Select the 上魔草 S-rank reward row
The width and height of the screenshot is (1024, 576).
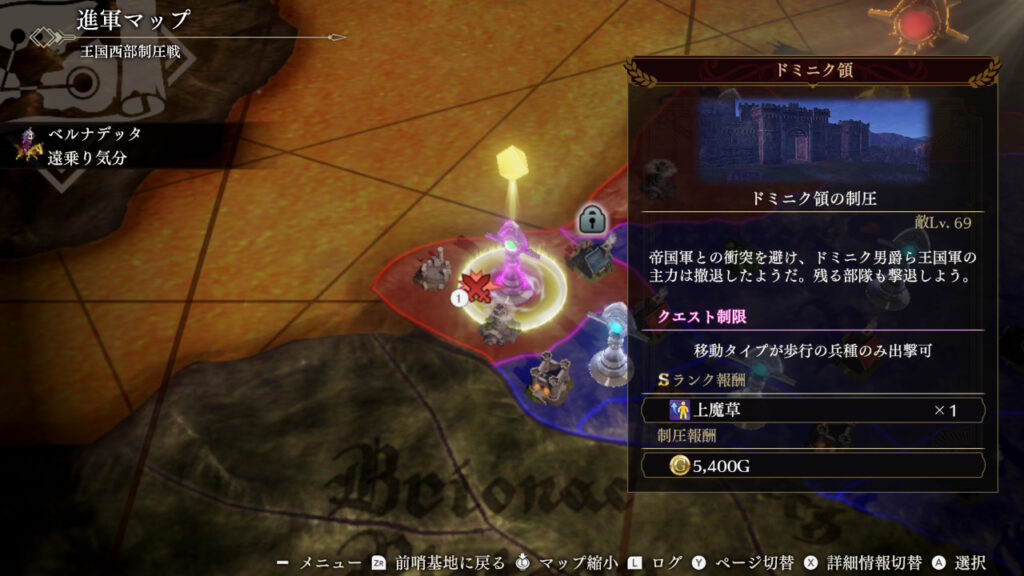tap(814, 410)
